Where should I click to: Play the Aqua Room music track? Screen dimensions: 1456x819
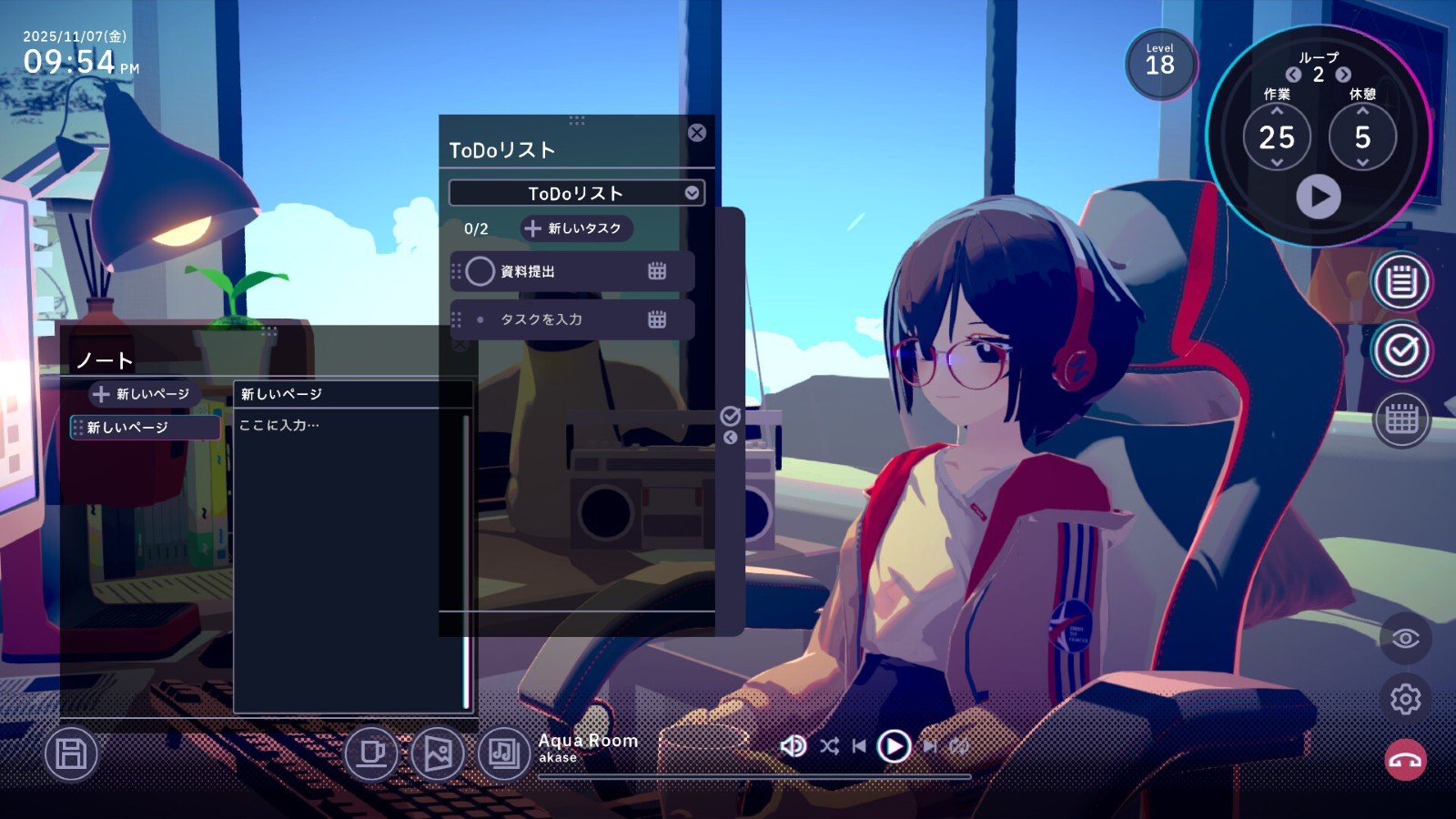point(894,746)
